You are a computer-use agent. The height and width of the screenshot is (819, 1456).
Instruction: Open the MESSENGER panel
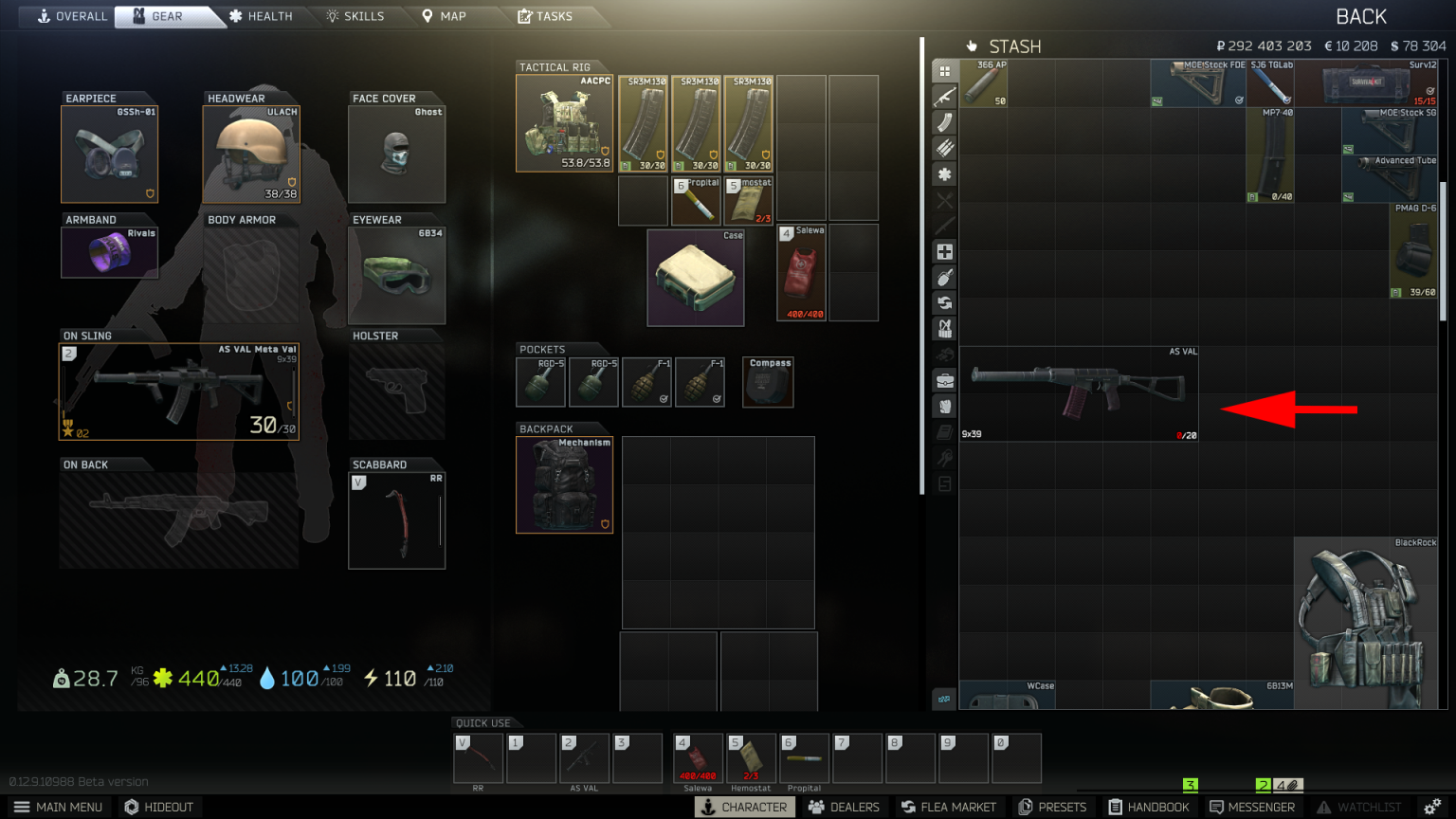coord(1252,807)
